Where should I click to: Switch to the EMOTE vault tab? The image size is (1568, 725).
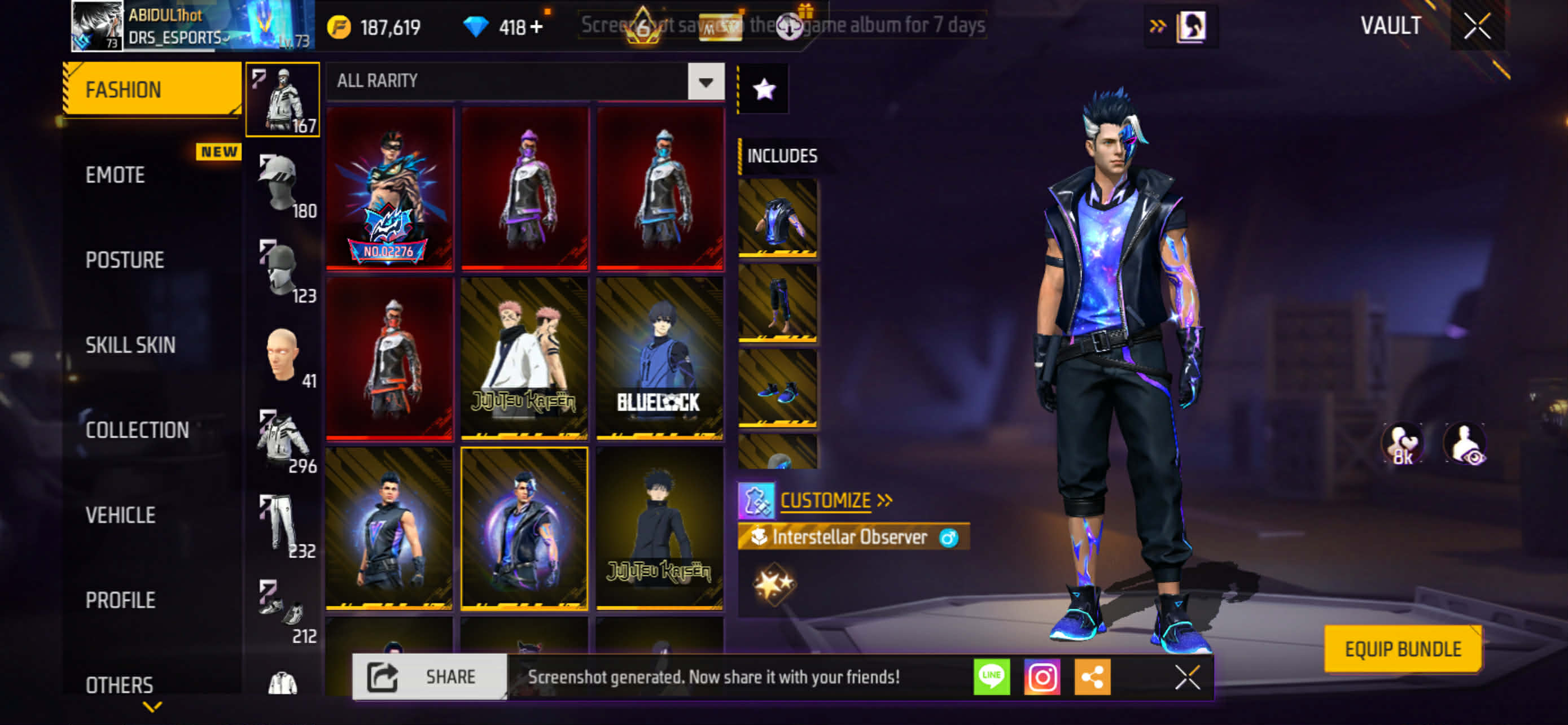click(116, 175)
